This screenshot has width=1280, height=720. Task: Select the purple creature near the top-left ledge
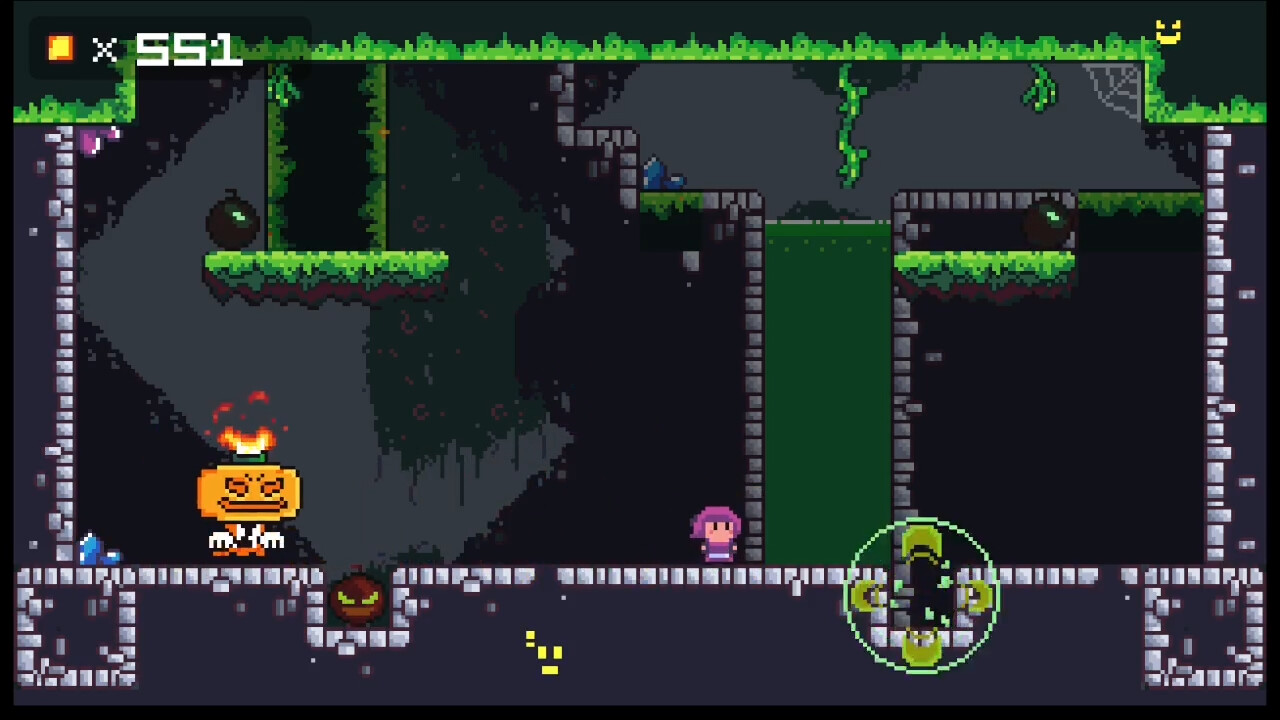95,140
